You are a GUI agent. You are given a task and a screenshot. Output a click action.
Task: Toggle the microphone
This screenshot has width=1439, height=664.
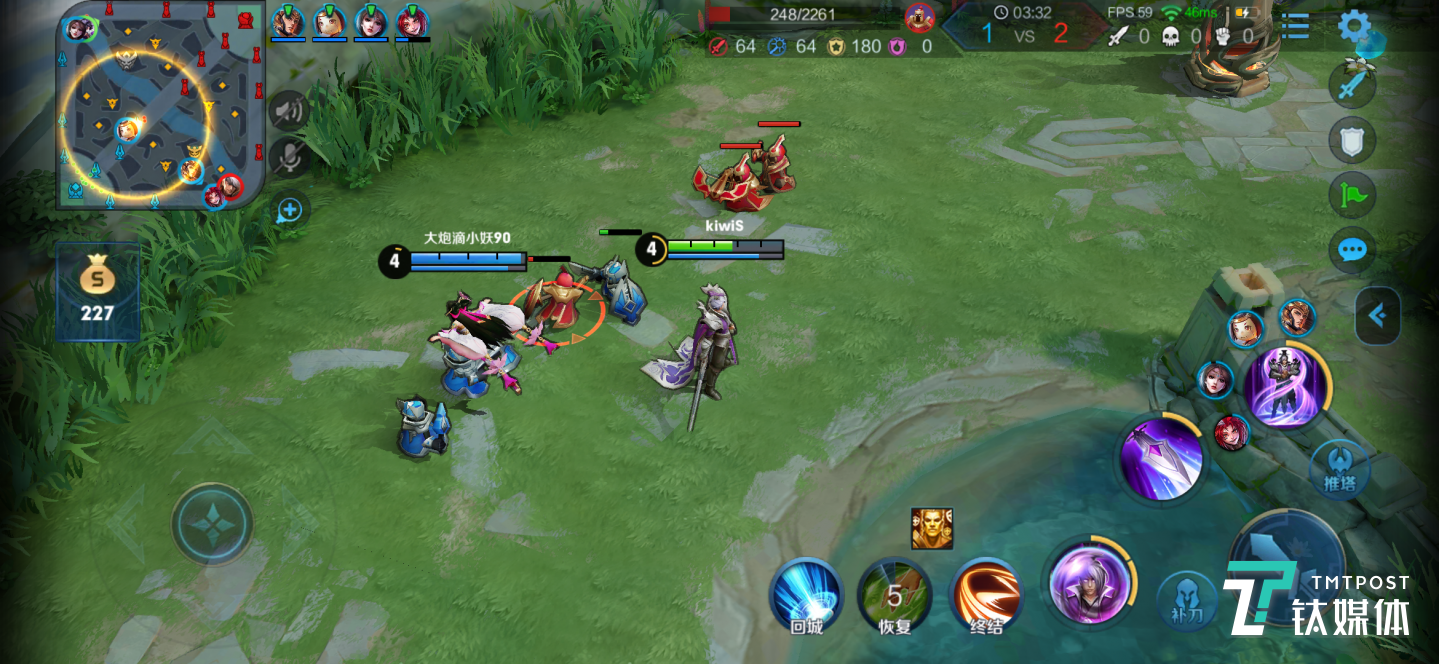click(x=289, y=158)
